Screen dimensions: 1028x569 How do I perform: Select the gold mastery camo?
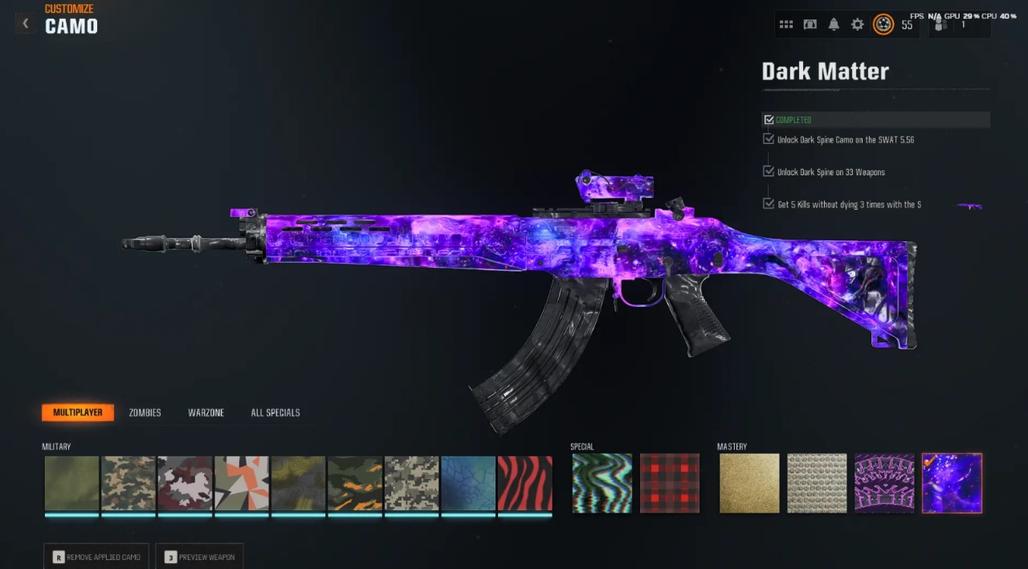[x=749, y=484]
